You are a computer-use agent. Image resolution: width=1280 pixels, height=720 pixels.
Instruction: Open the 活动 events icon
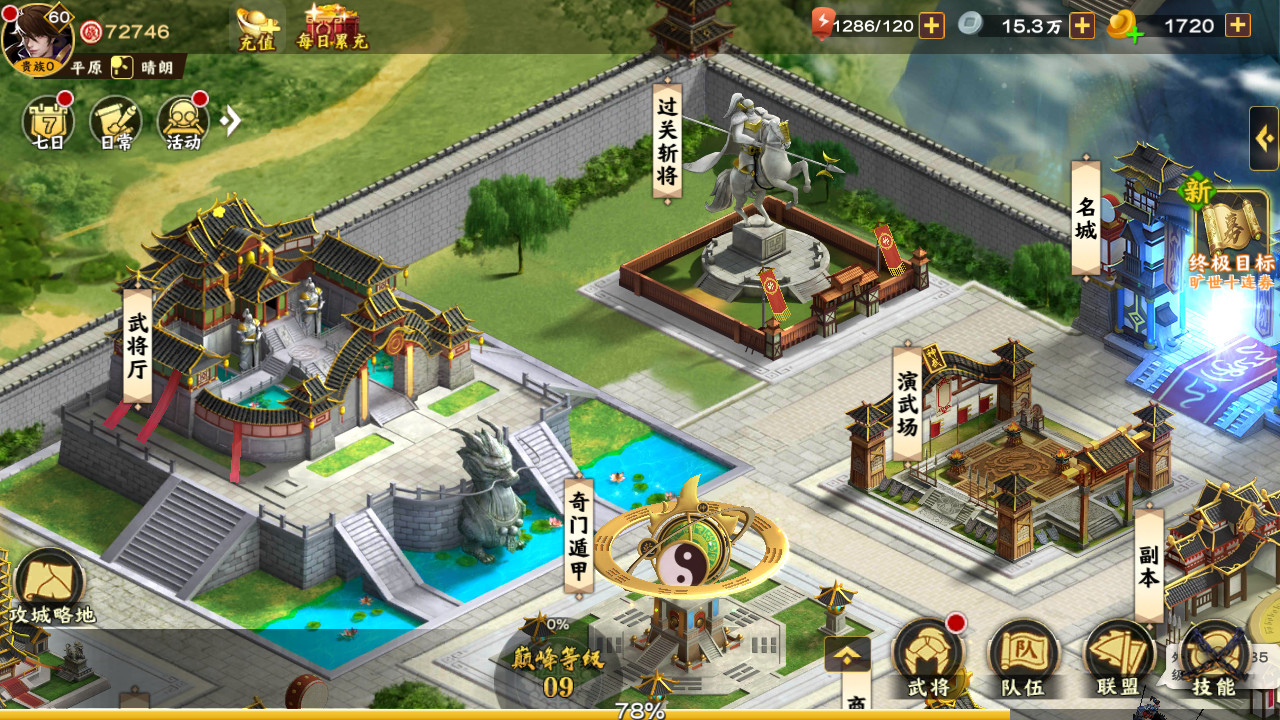point(182,122)
